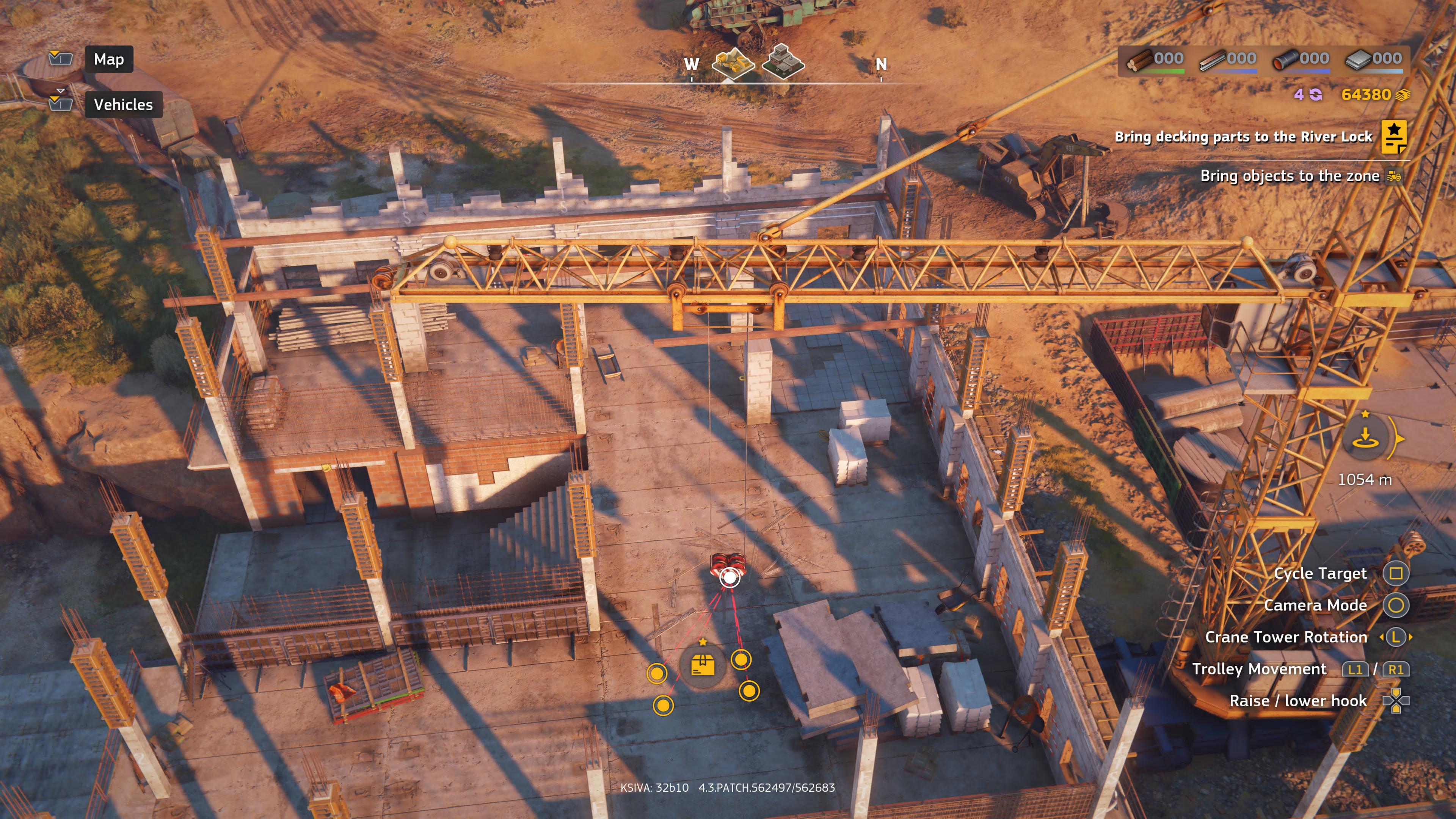Open the Vehicles menu entry
Screen dimensions: 1456x819
(x=123, y=104)
